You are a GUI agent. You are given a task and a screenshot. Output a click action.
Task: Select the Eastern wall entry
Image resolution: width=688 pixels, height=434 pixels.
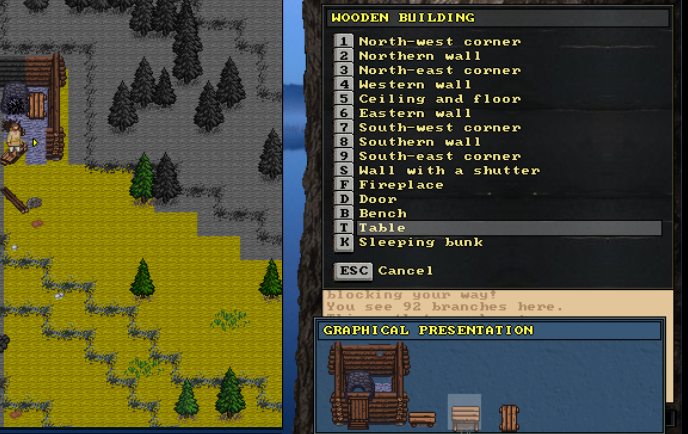[x=415, y=113]
